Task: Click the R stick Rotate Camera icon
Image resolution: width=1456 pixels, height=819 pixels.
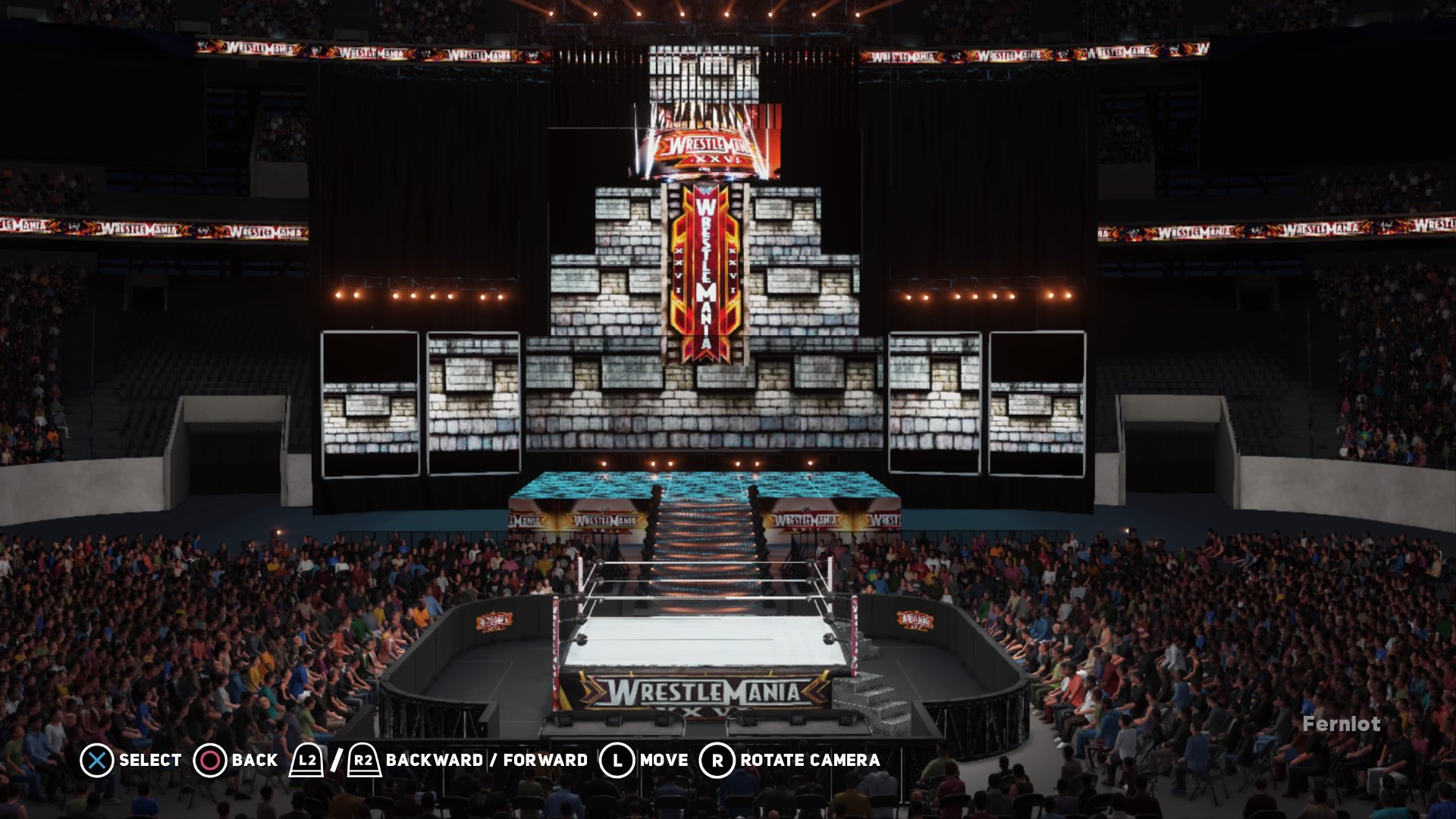Action: 717,759
